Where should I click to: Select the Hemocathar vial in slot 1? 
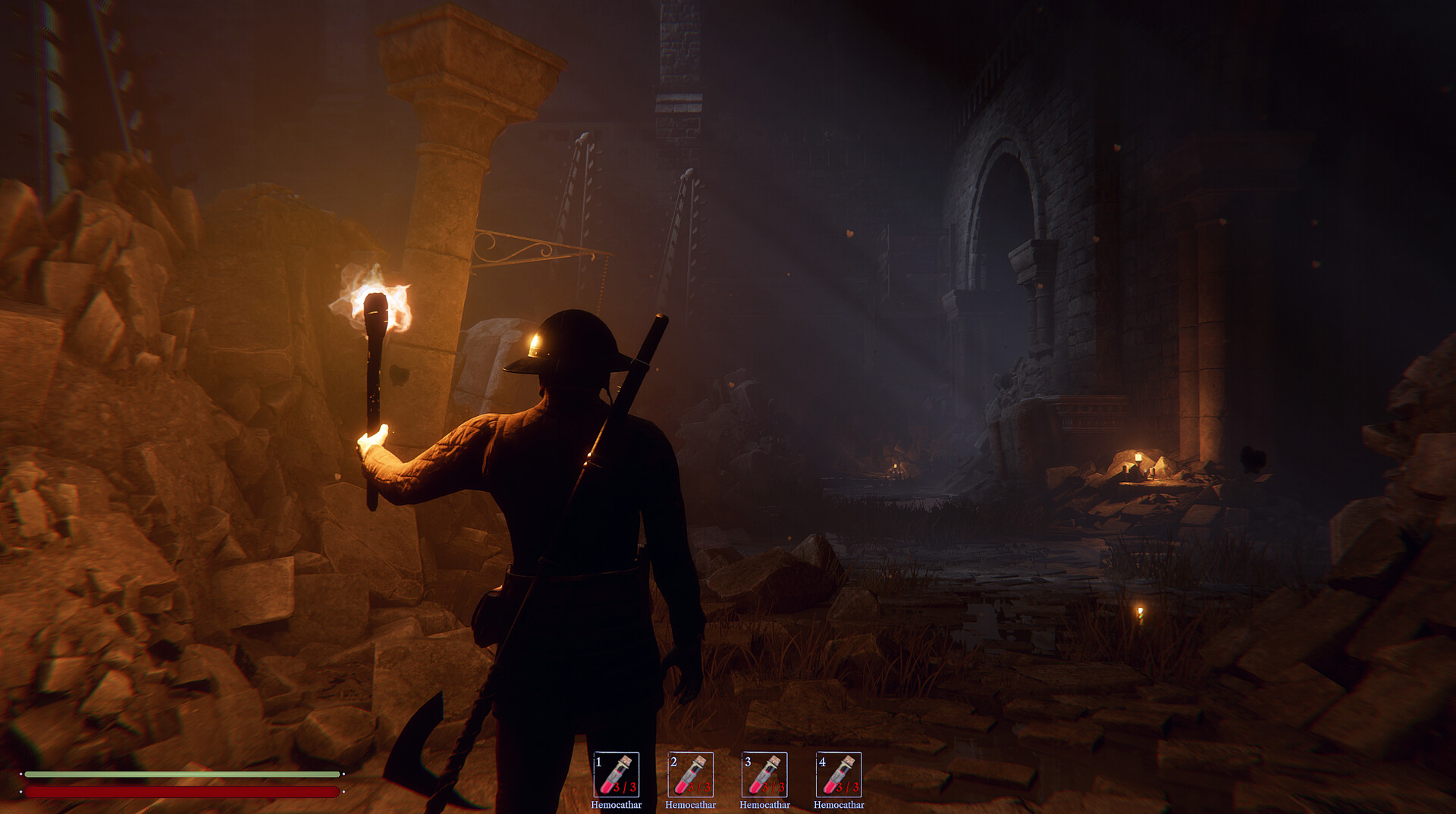616,774
